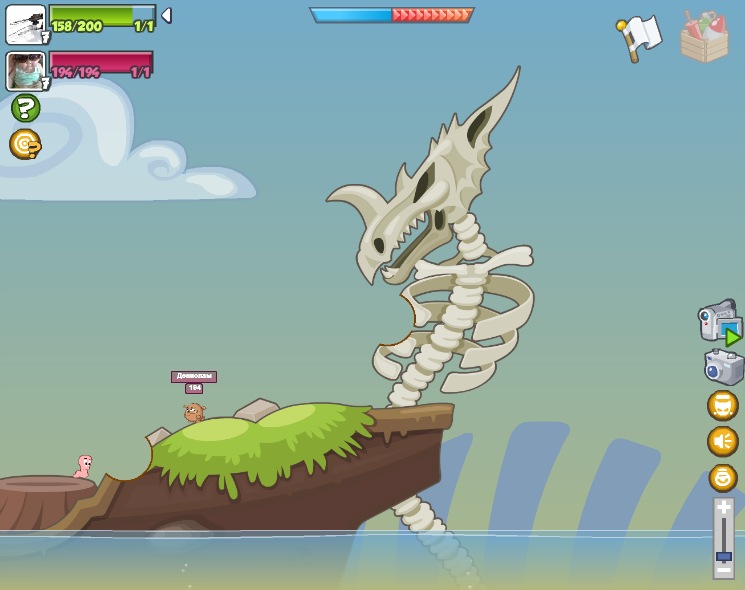Open the weapons crate
This screenshot has height=590, width=745.
pyautogui.click(x=704, y=38)
